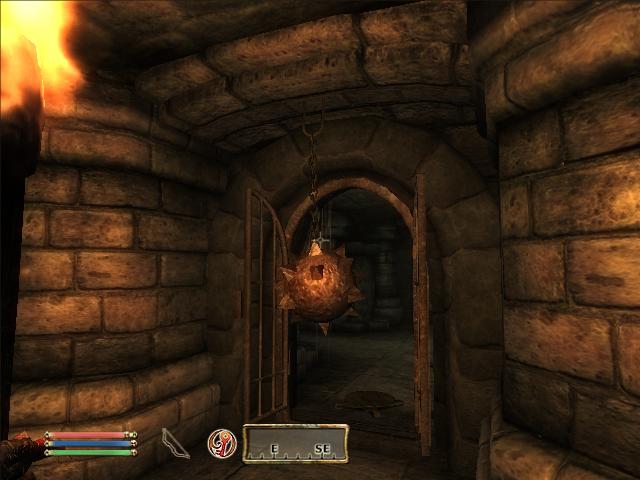Click the active spell round icon
Image resolution: width=640 pixels, height=480 pixels.
coord(221,443)
